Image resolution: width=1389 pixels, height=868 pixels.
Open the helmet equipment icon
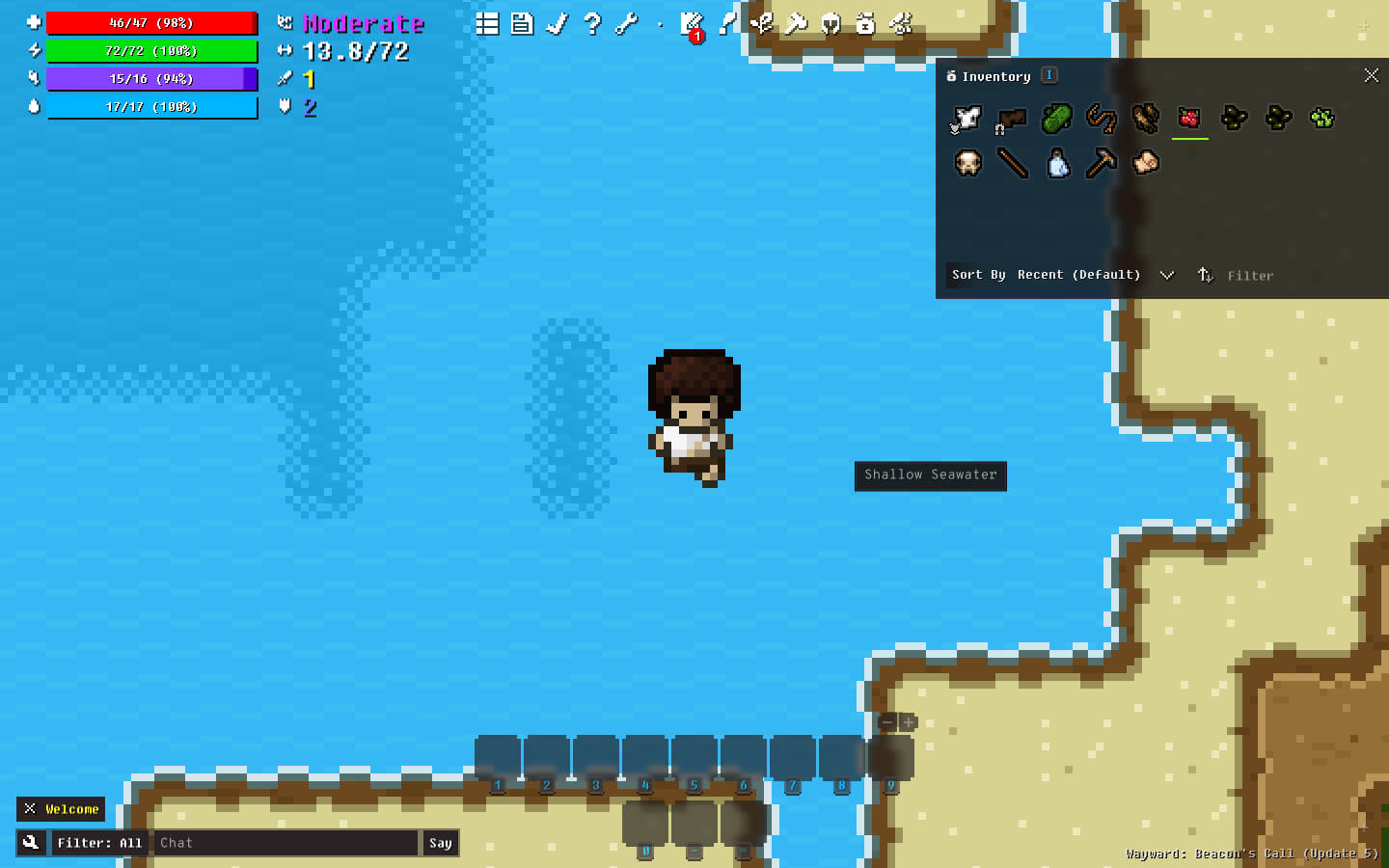(x=831, y=24)
